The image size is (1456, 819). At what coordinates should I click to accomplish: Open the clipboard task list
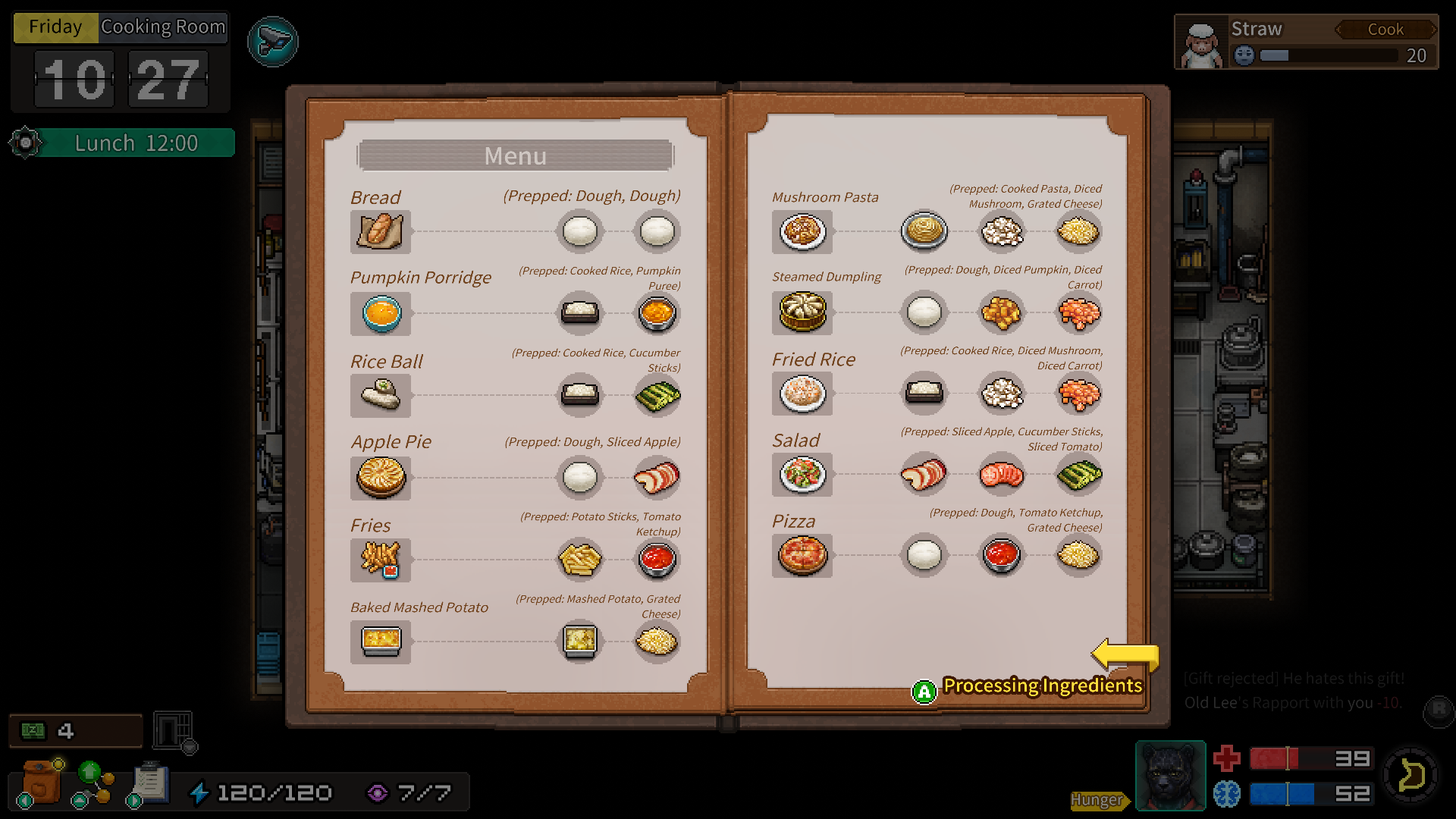[x=149, y=783]
